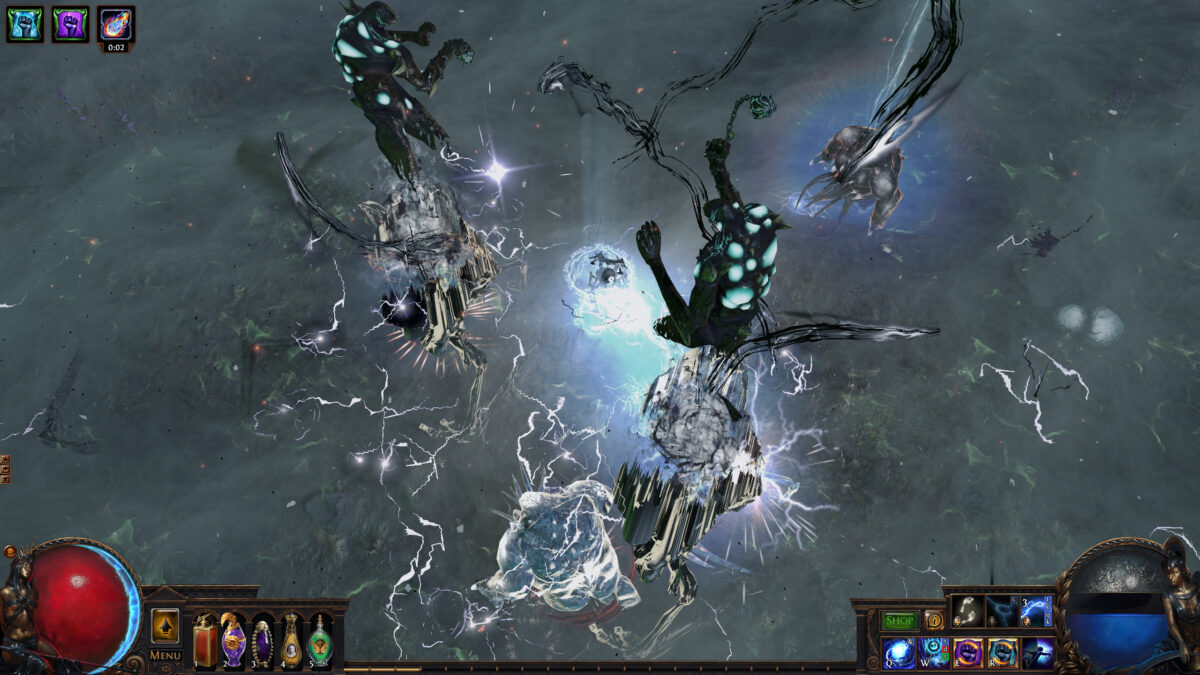This screenshot has width=1200, height=675.
Task: Select the dark lightning tendrils skill icon
Action: pyautogui.click(x=1002, y=611)
